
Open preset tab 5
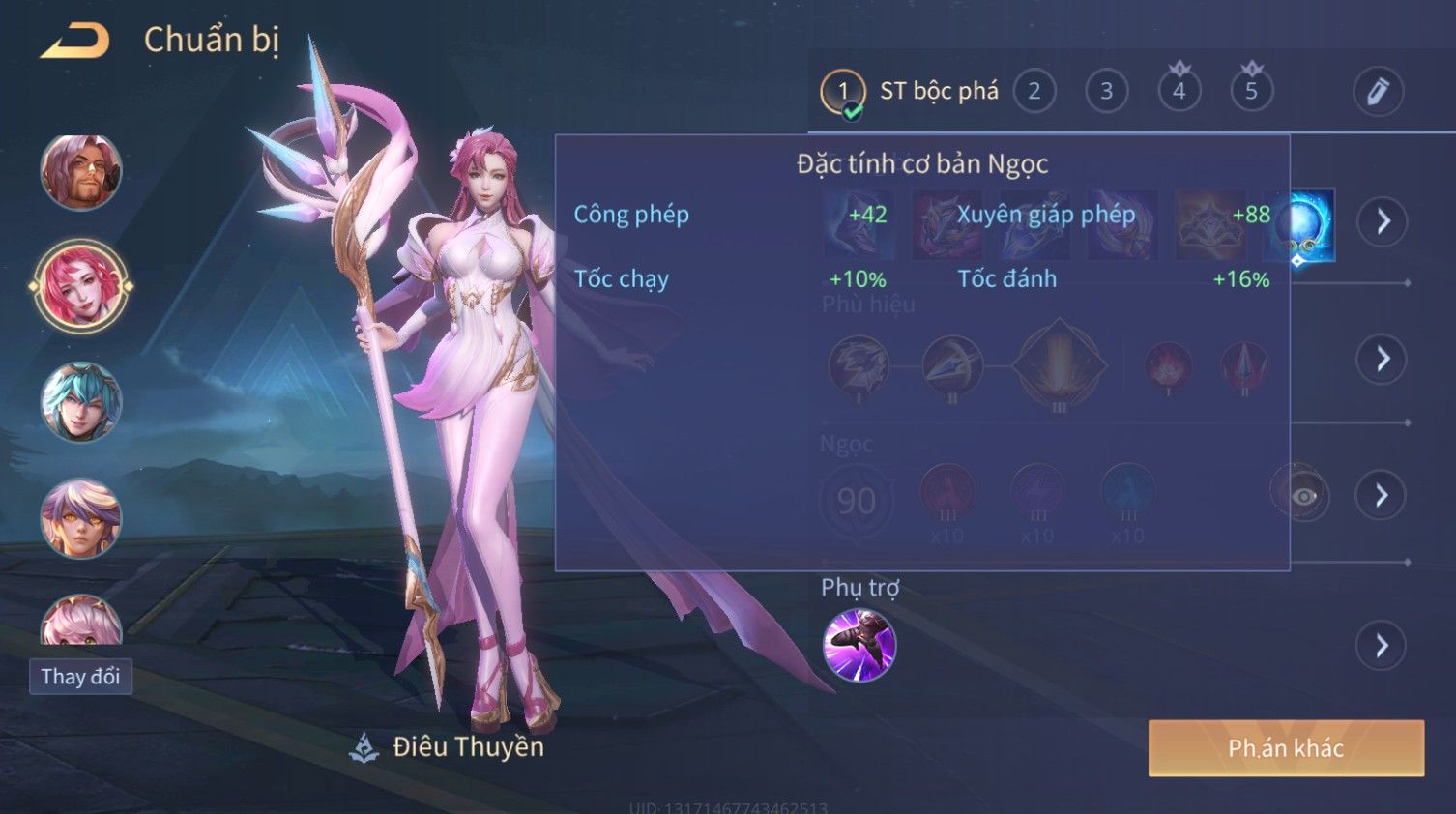click(x=1251, y=92)
